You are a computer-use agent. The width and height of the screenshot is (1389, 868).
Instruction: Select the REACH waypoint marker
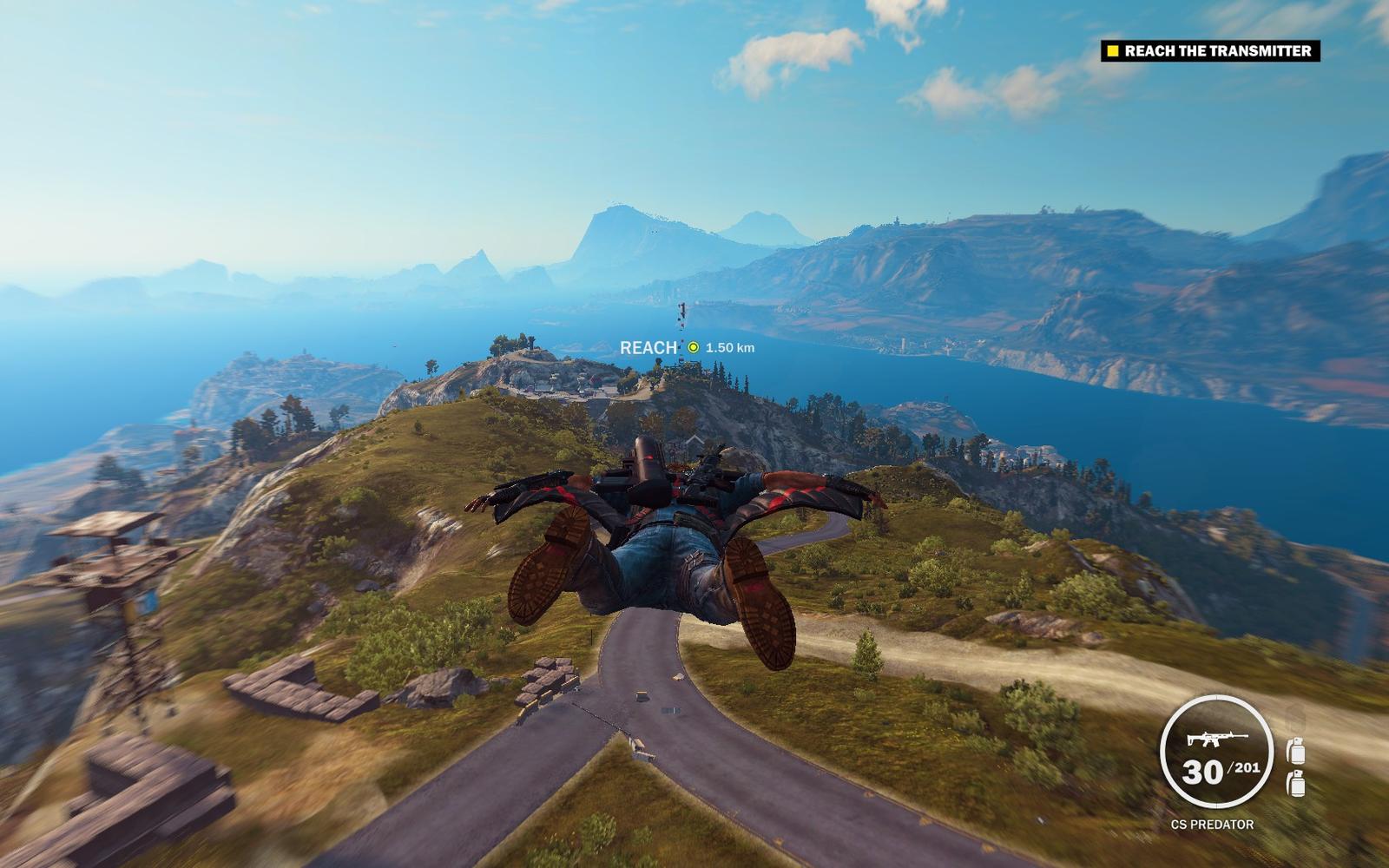693,347
